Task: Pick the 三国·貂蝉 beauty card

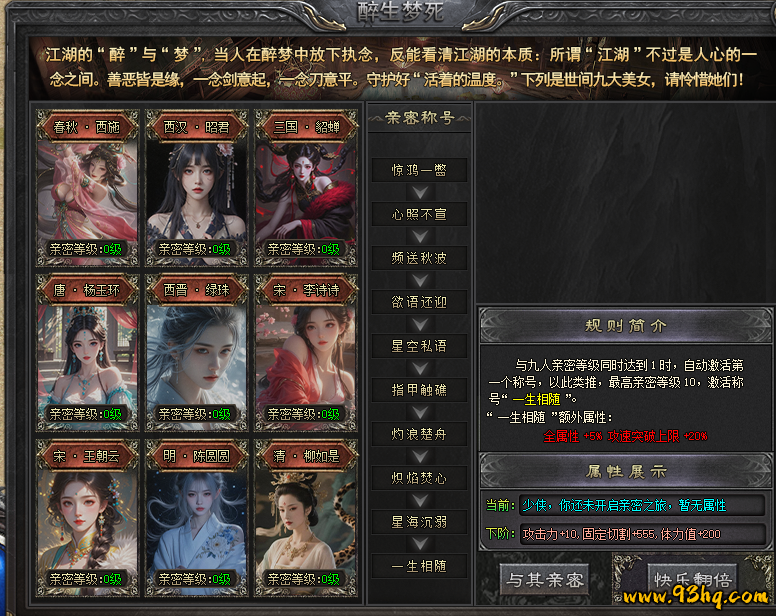Action: pyautogui.click(x=305, y=184)
